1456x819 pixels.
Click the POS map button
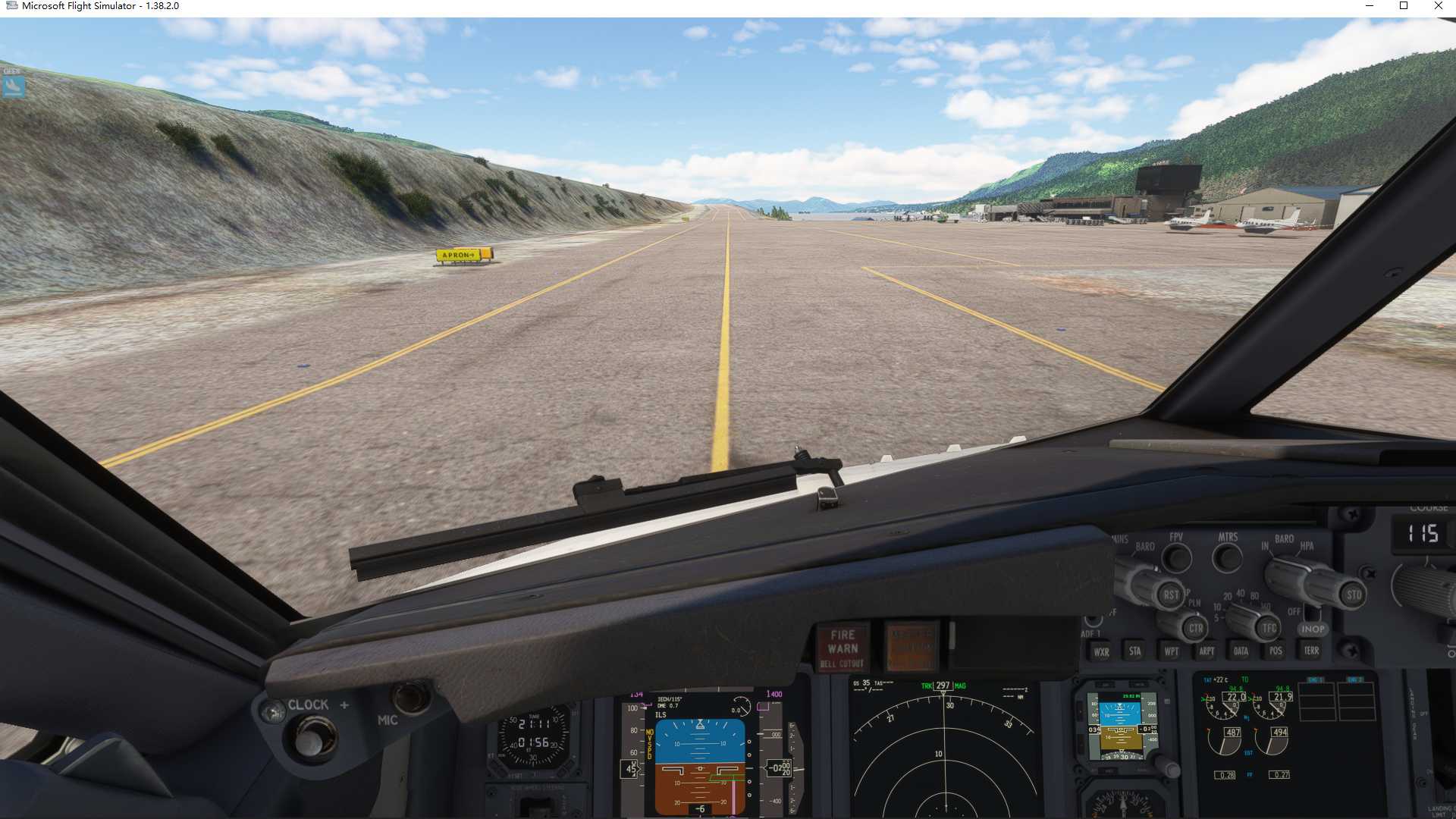(x=1276, y=651)
